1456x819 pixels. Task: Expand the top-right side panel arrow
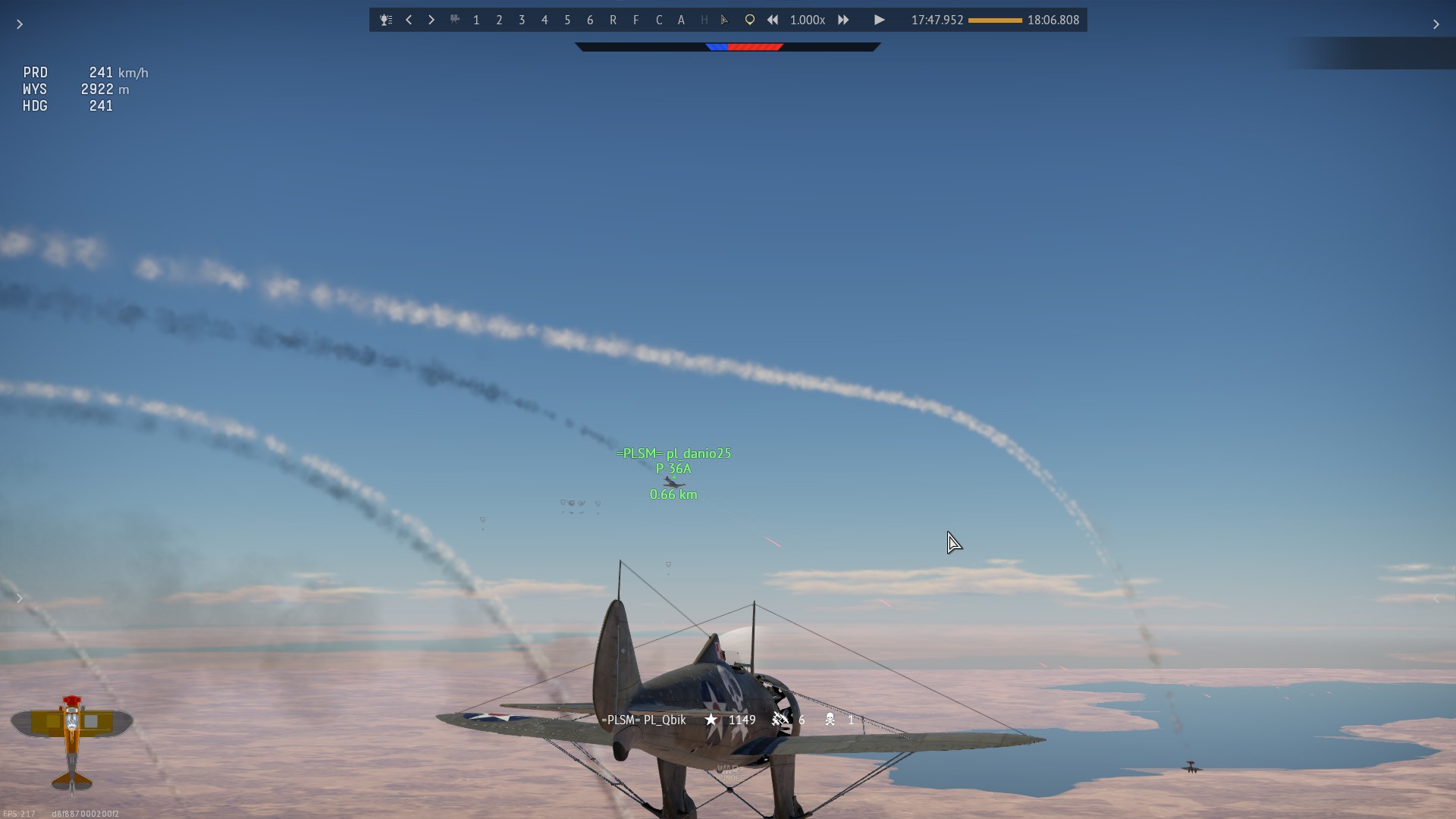[1436, 24]
